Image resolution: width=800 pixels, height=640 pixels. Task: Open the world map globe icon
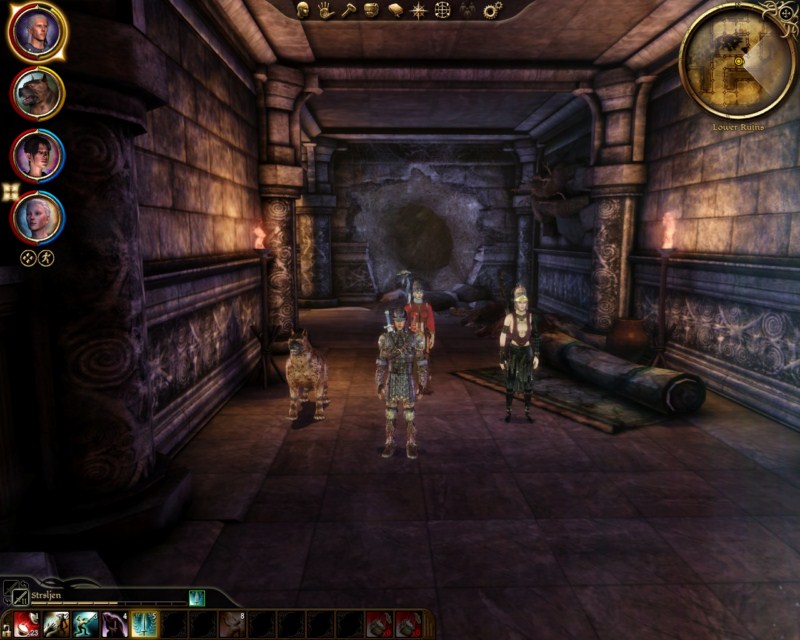pyautogui.click(x=442, y=10)
